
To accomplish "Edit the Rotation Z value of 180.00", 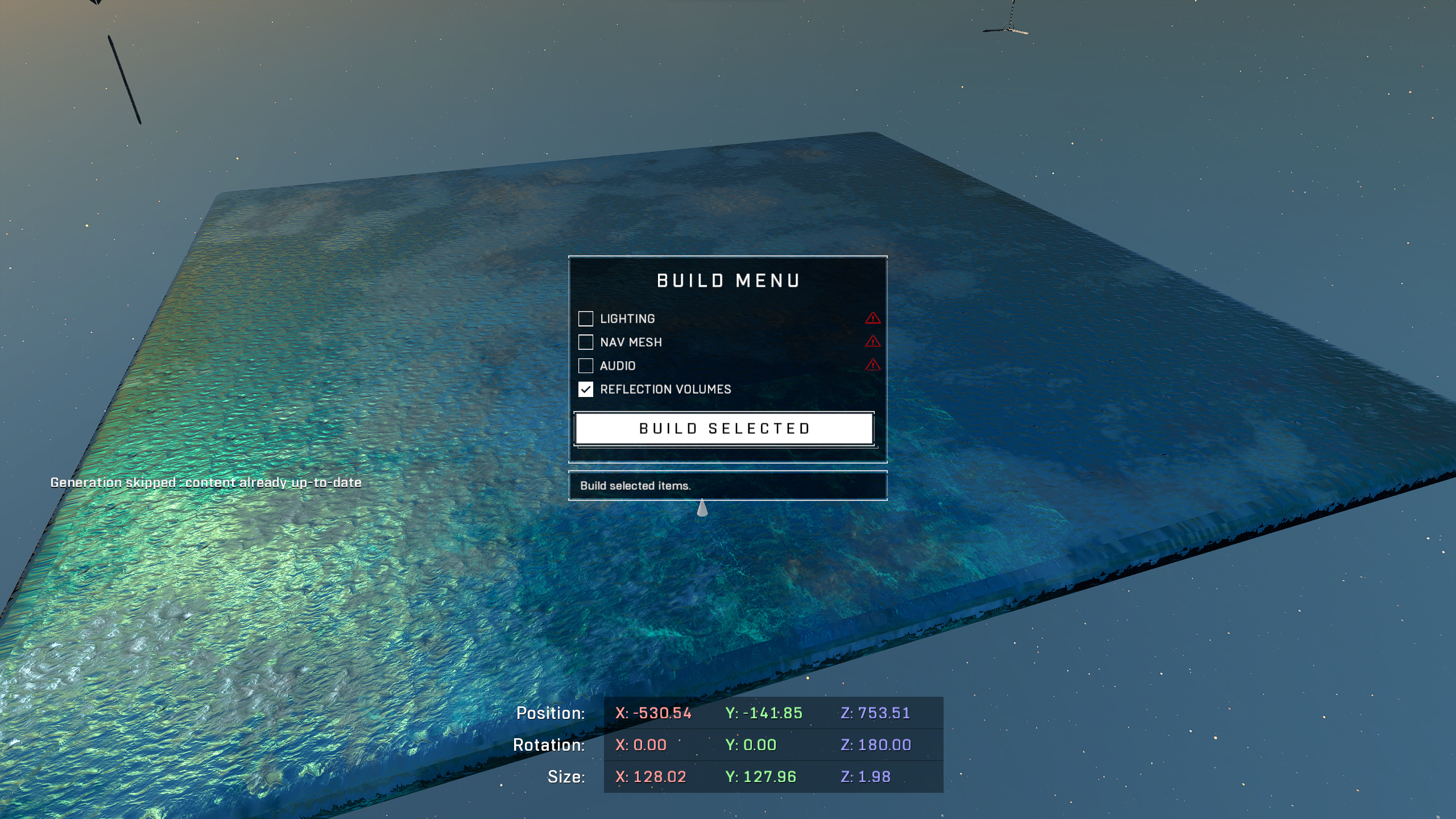I will (876, 745).
